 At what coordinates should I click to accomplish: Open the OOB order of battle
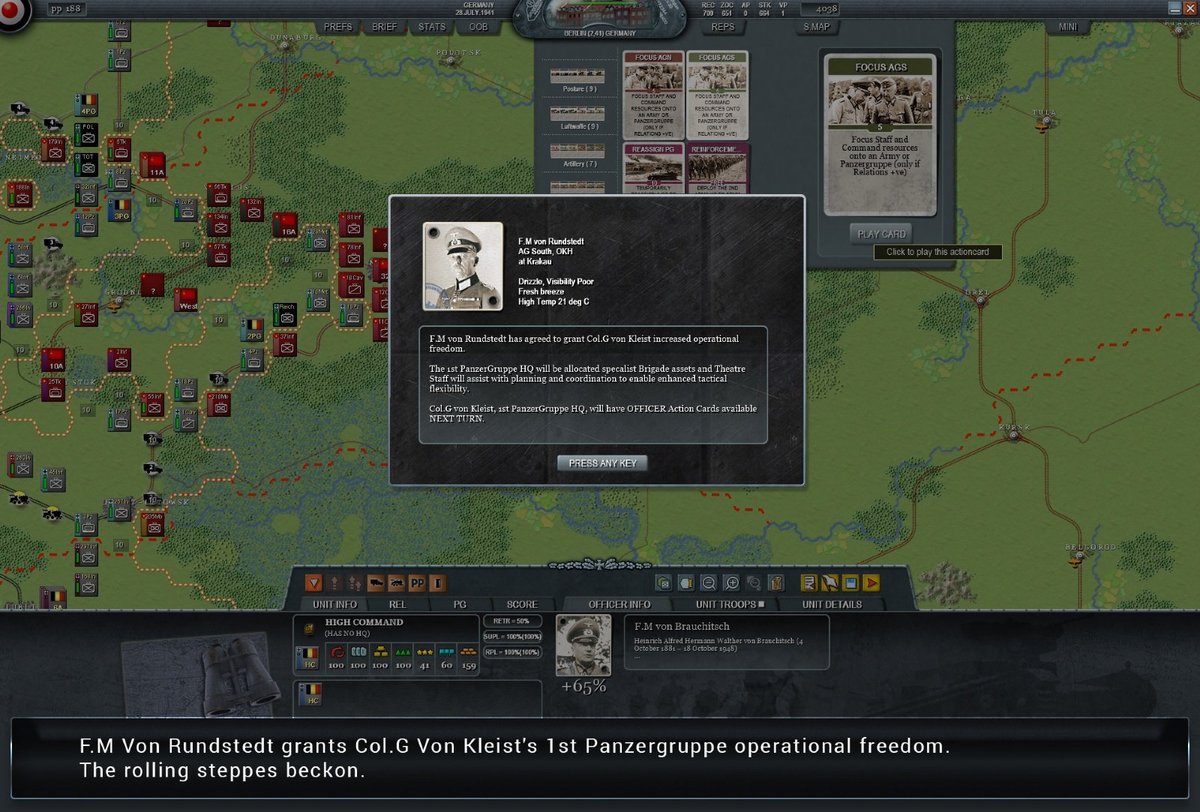478,27
